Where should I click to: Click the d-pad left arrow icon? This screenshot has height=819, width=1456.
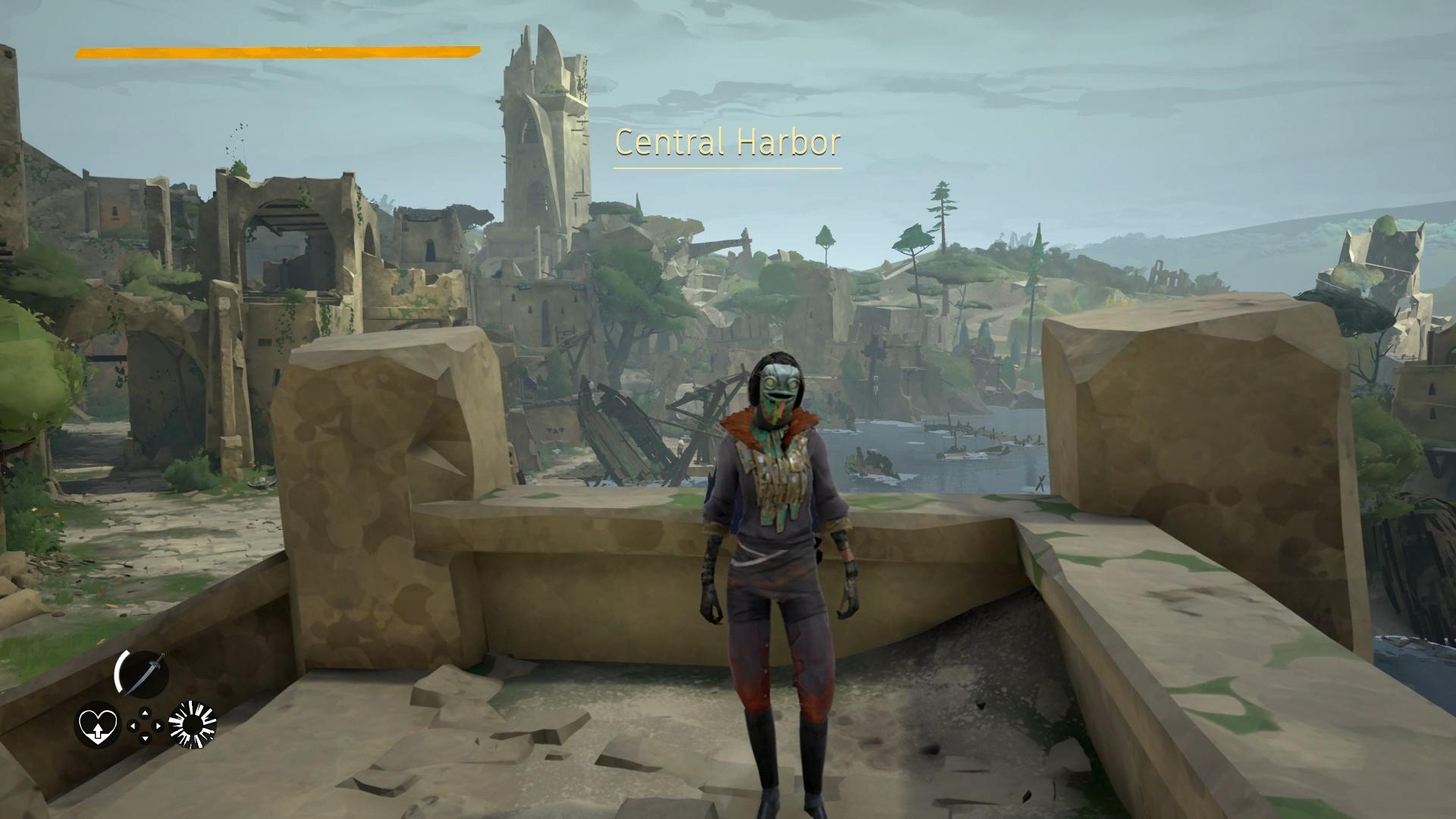tap(133, 725)
